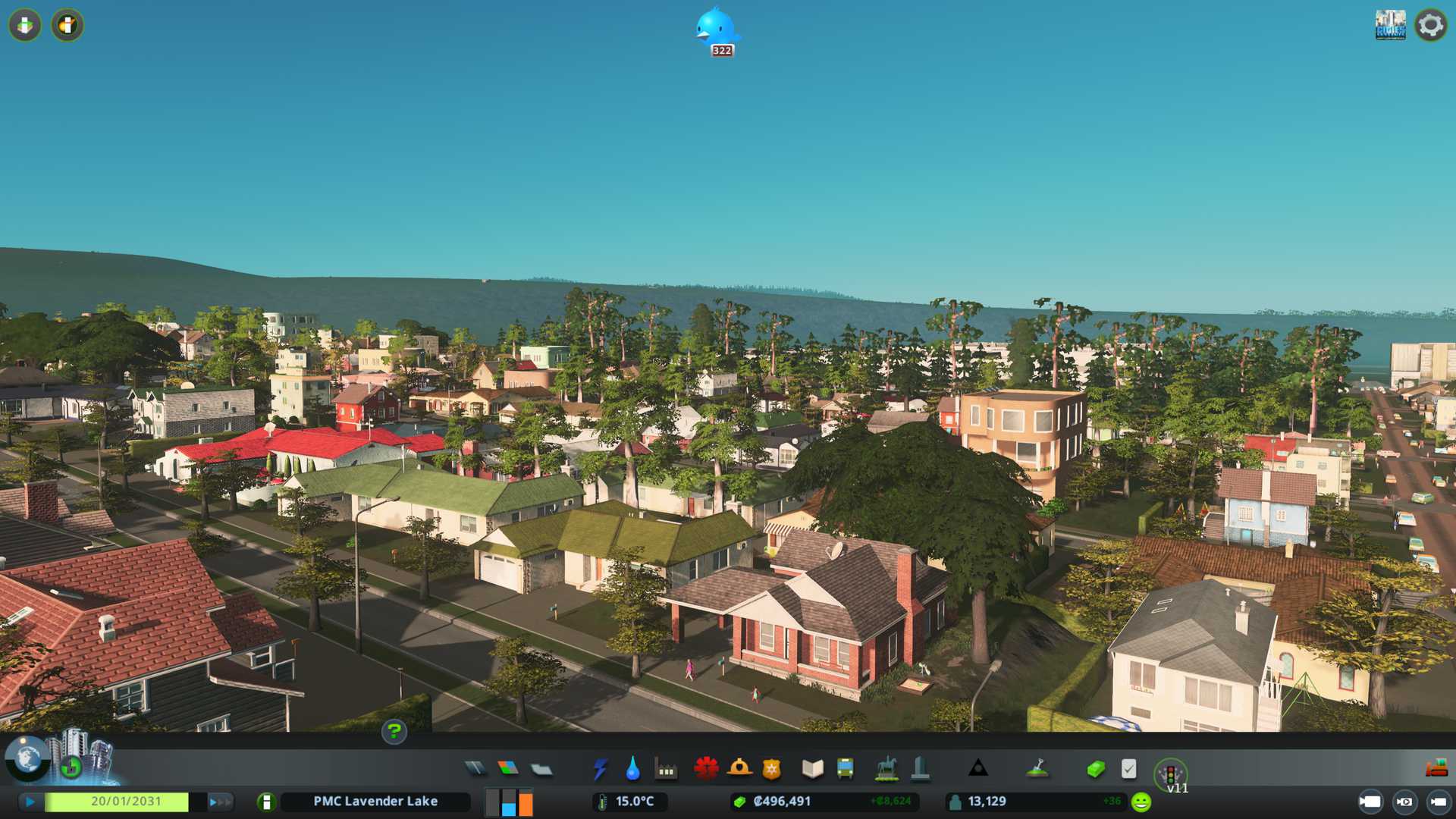
Task: Open the Districts tool
Action: (541, 769)
